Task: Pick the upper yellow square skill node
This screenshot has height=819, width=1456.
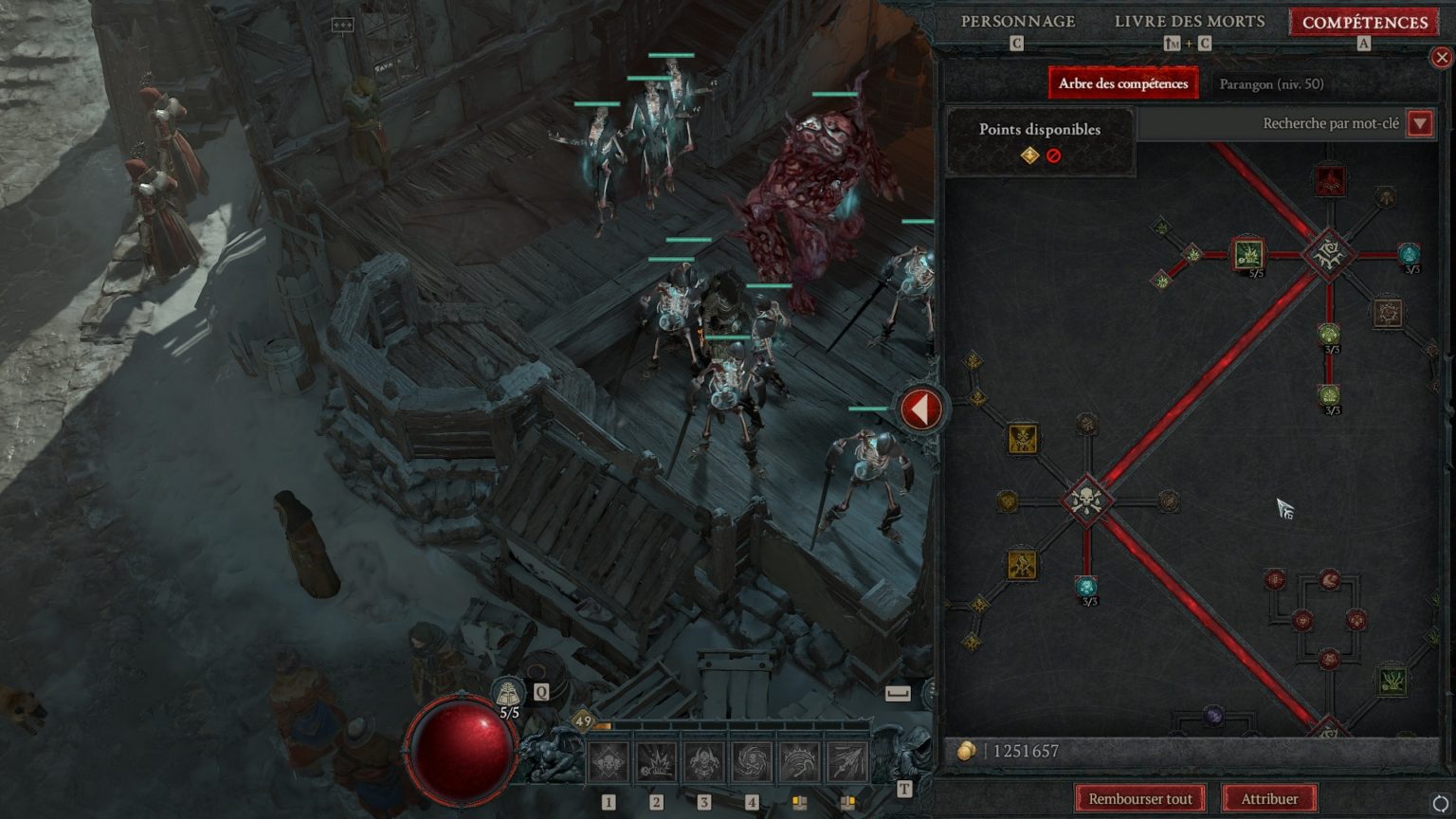Action: pyautogui.click(x=1023, y=438)
